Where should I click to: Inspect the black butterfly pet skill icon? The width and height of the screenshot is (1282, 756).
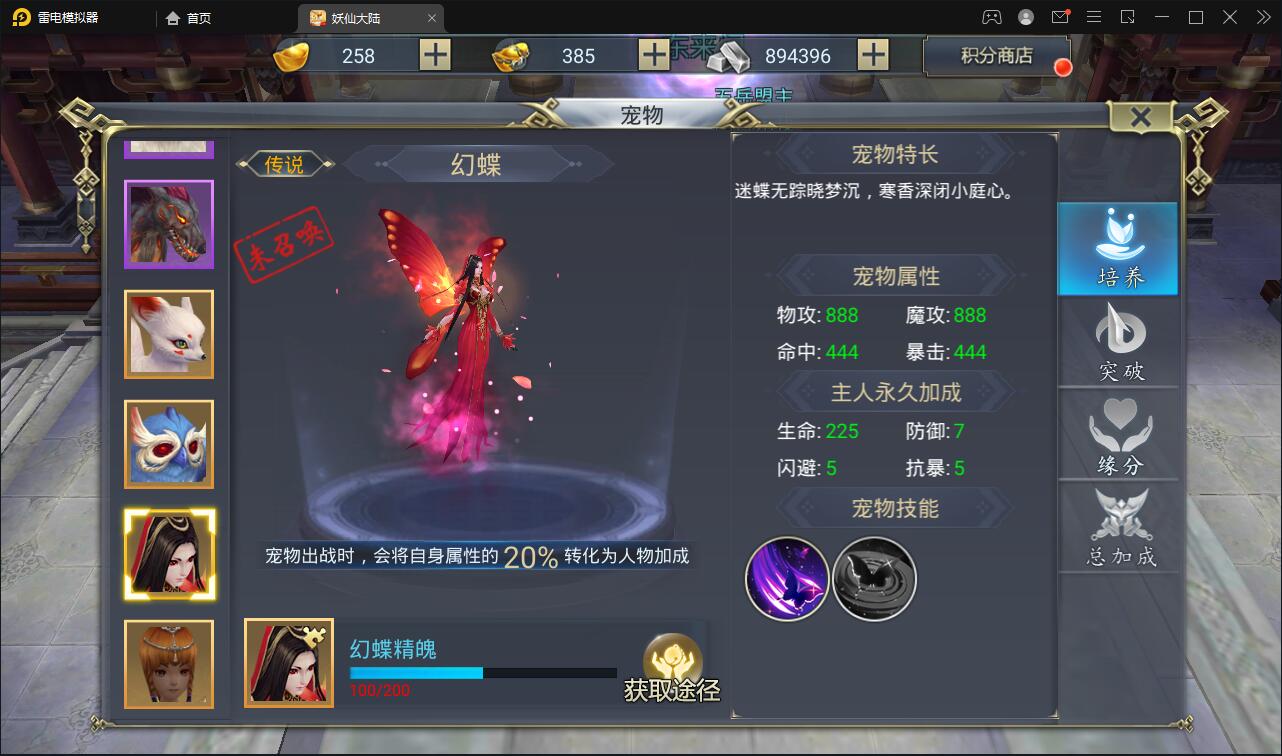[873, 580]
